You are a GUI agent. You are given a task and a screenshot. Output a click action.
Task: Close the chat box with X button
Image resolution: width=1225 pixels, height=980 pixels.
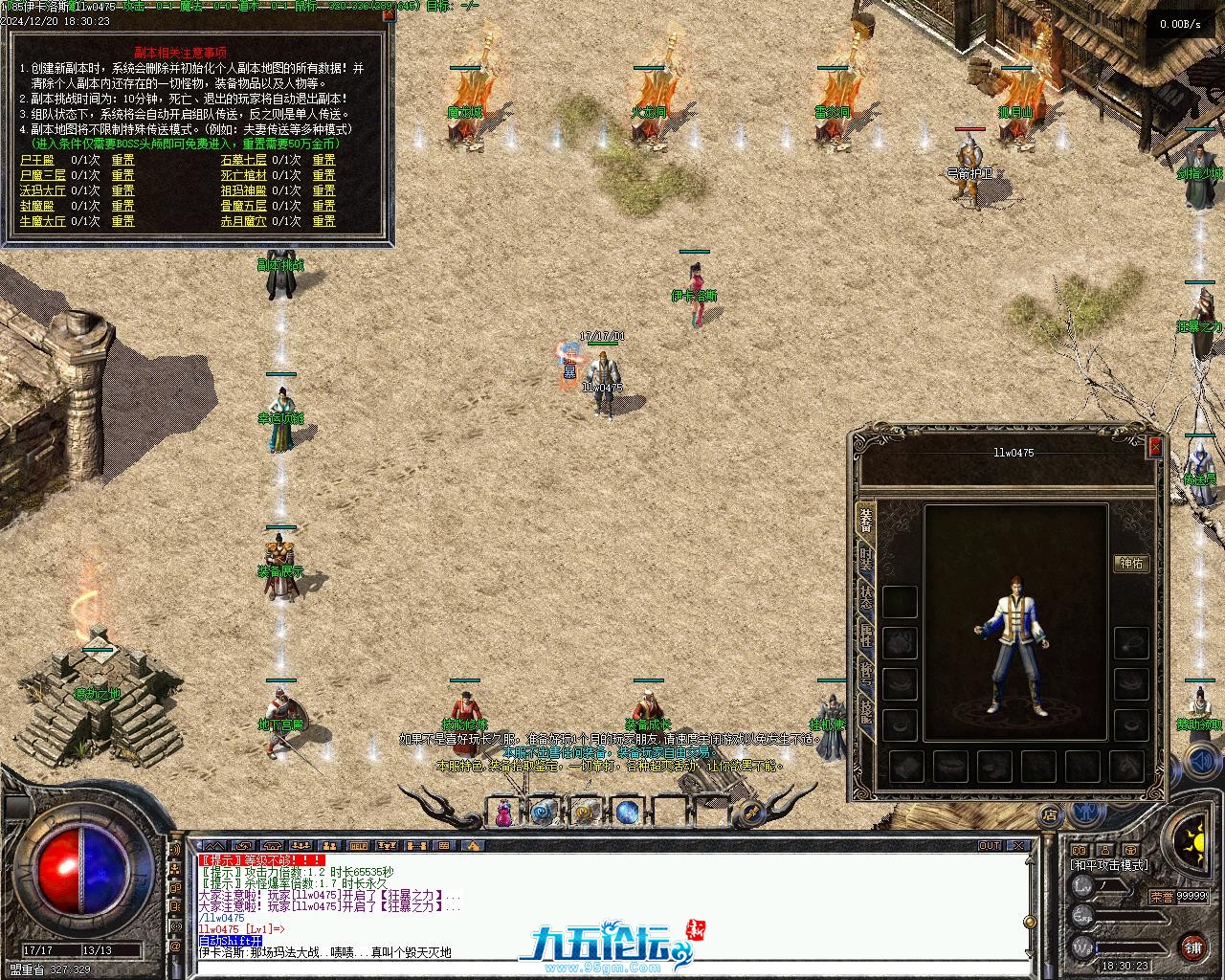1019,846
